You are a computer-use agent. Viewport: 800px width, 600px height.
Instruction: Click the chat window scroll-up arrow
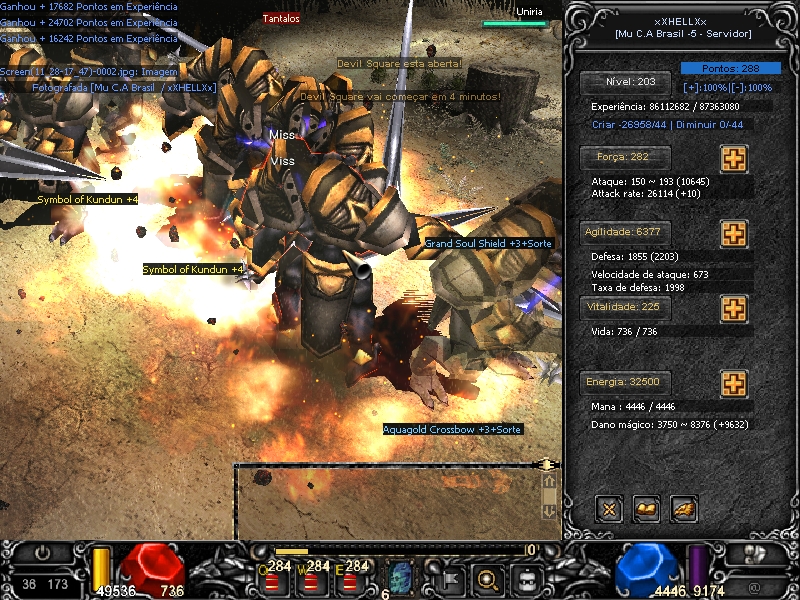click(x=548, y=481)
